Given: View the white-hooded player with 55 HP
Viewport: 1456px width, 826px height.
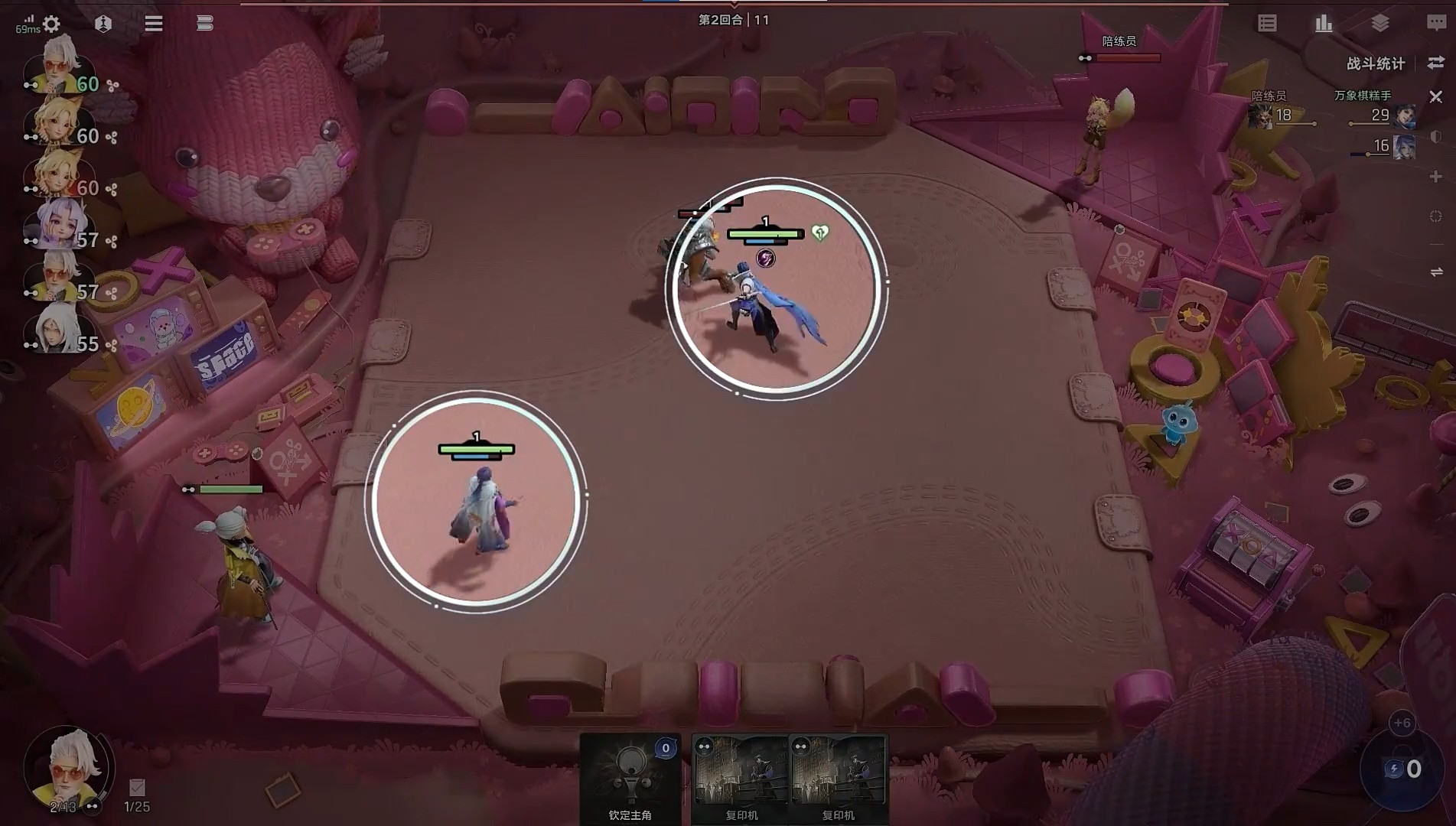Looking at the screenshot, I should pos(57,330).
